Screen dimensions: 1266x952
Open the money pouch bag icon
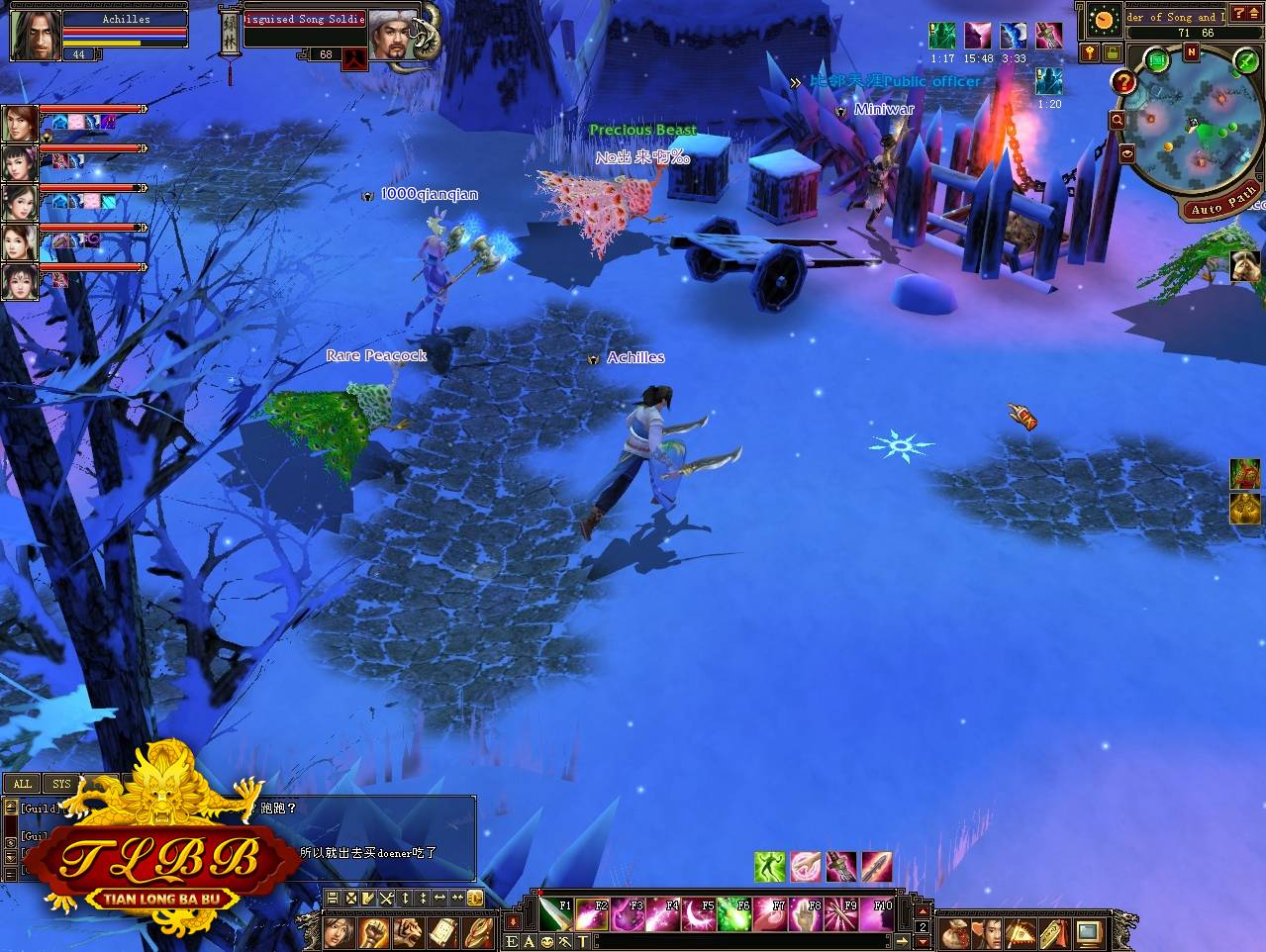[954, 932]
